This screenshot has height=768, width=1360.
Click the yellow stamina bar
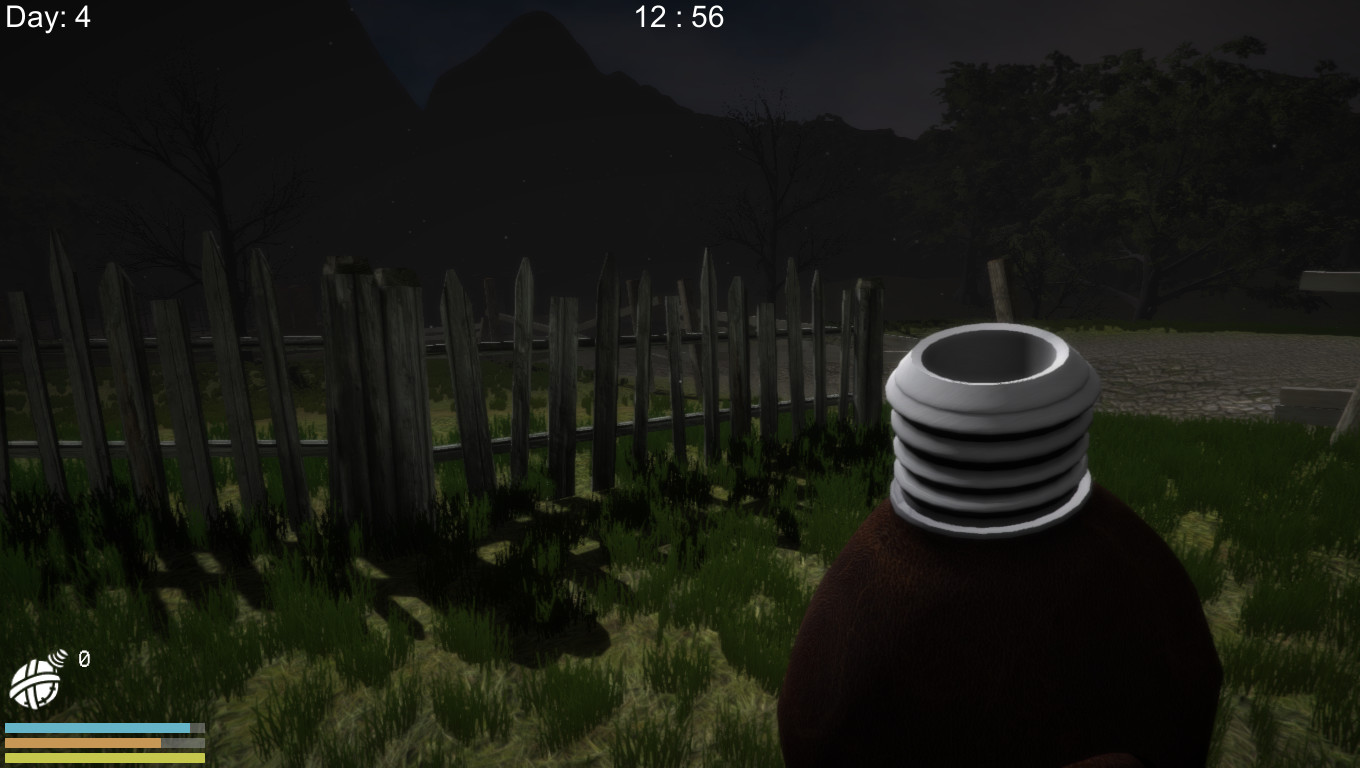pos(100,759)
